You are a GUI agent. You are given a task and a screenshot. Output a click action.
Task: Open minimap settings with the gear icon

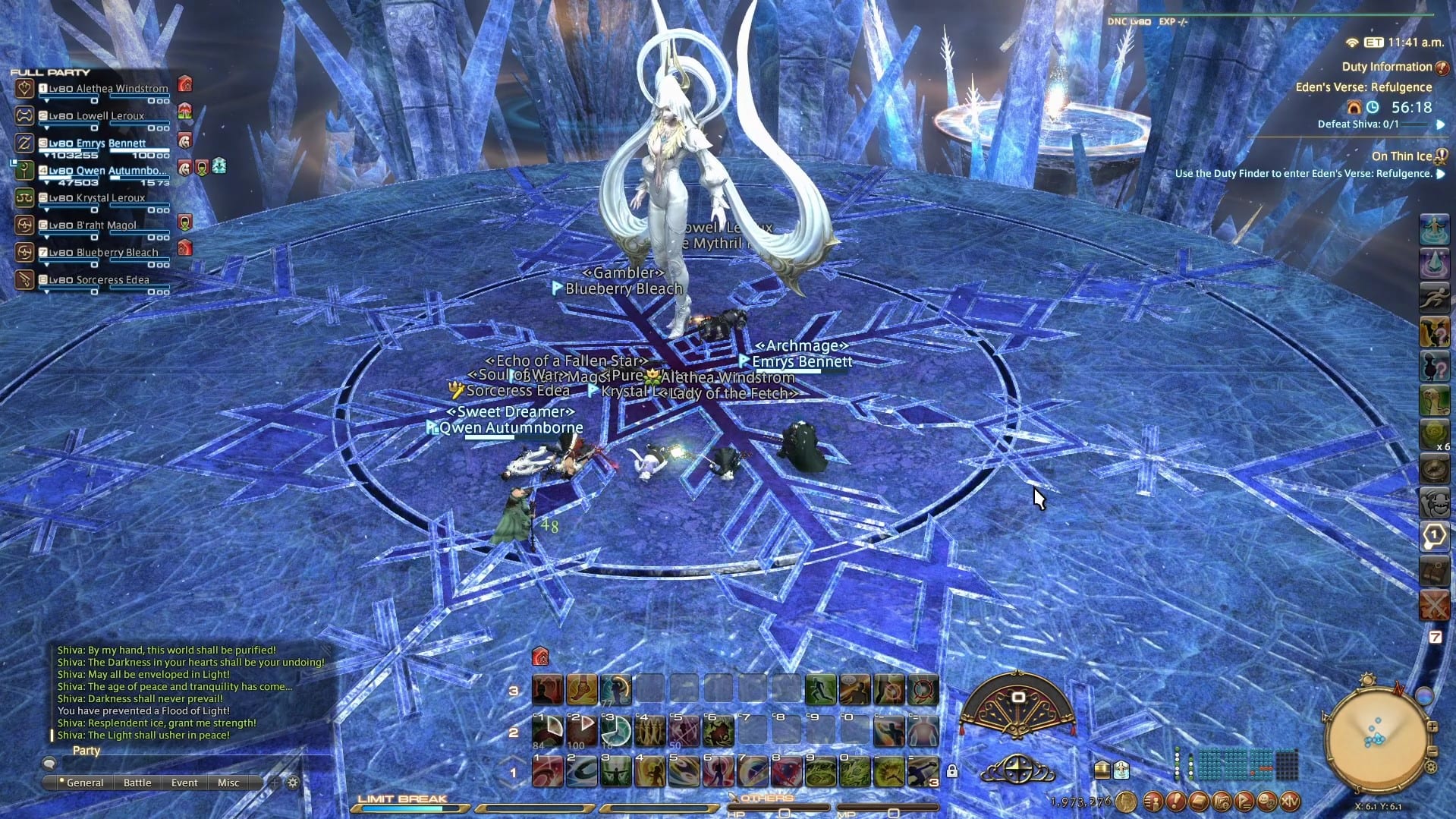point(1430,769)
